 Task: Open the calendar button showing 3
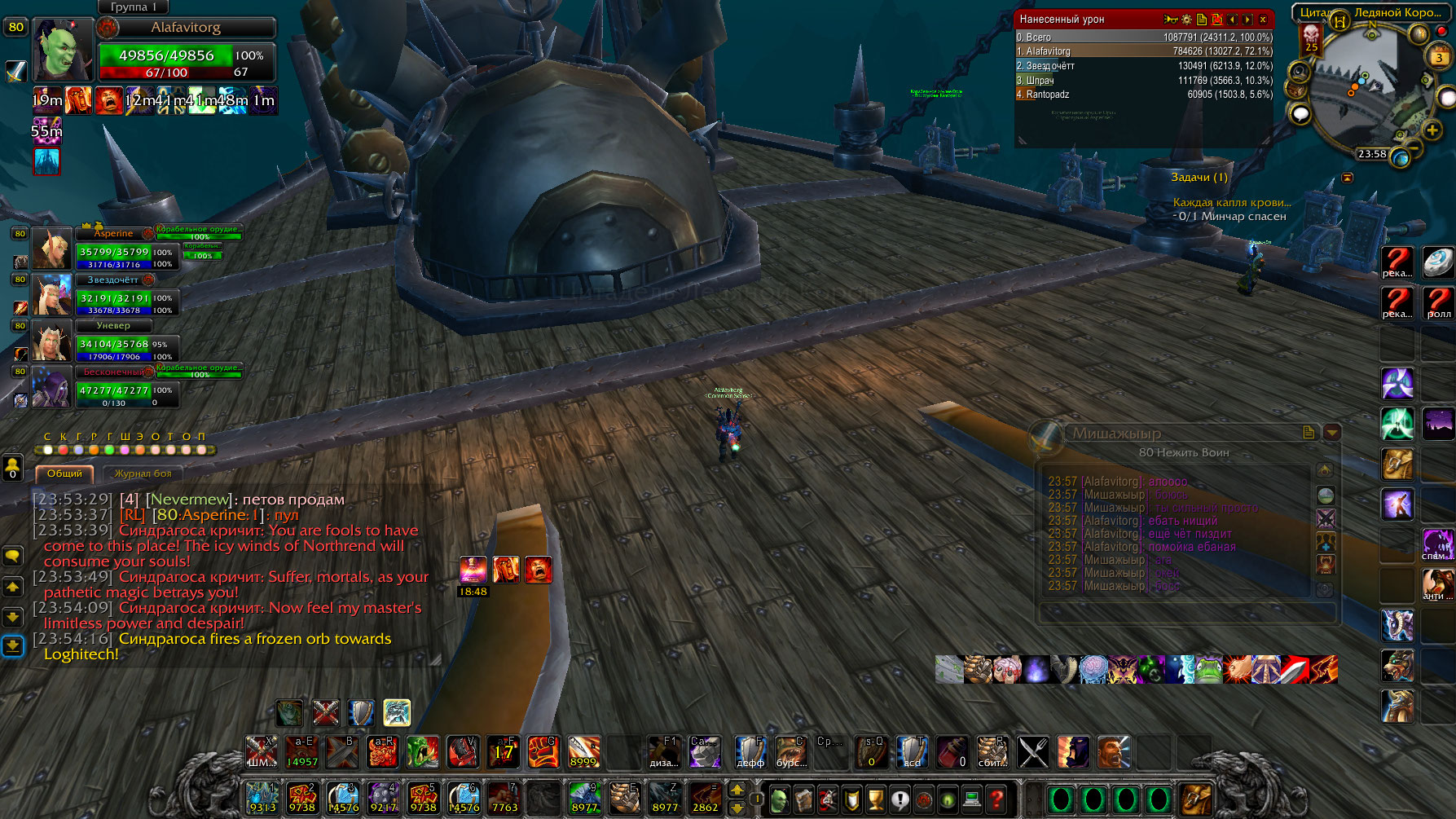1438,57
